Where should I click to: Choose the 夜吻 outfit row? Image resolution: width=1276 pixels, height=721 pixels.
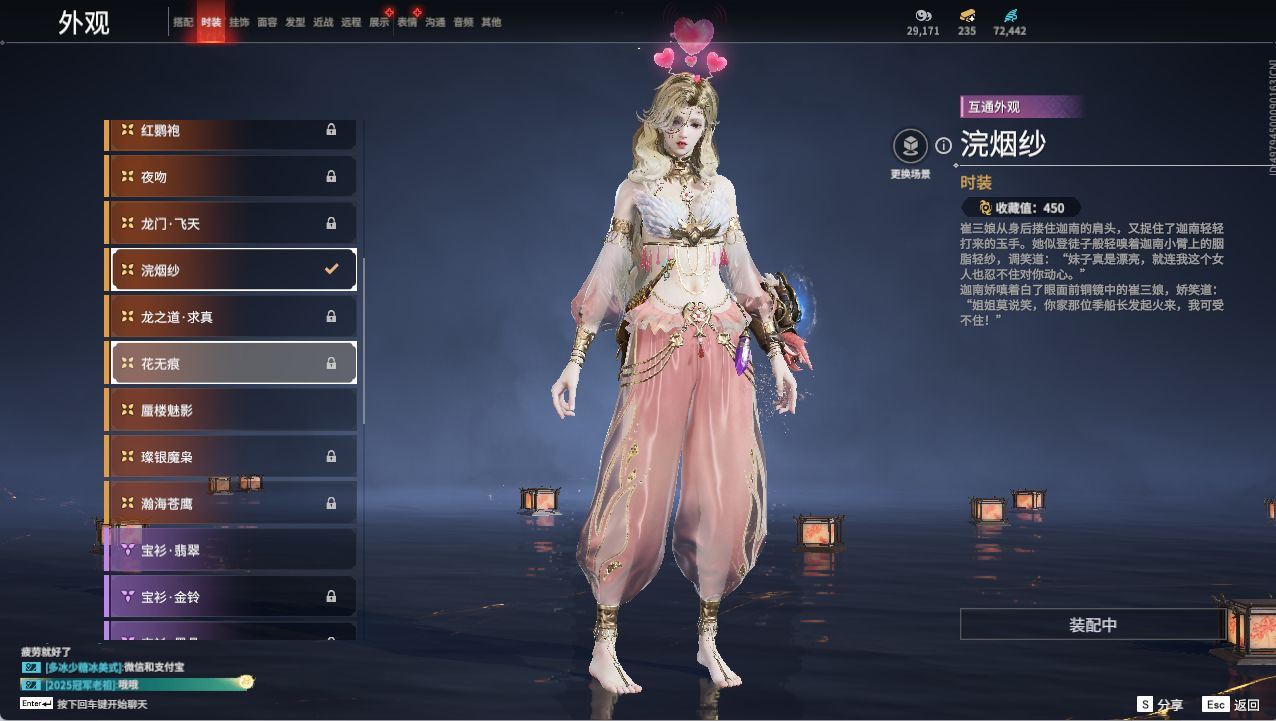point(232,177)
